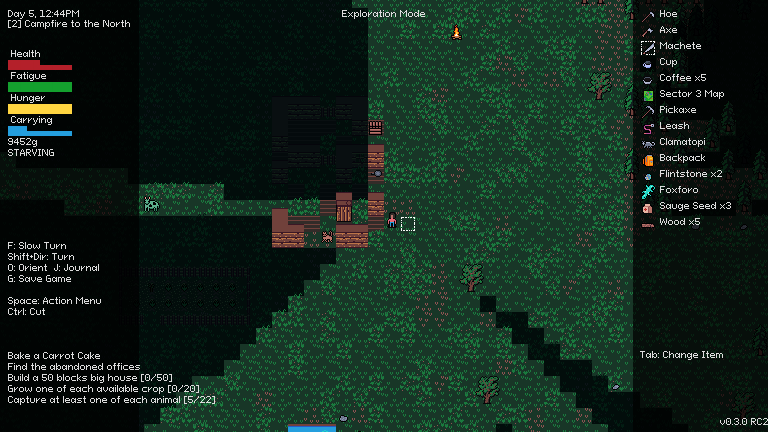This screenshot has width=768, height=432.
Task: Pick the Flintstone x2 entry
Action: click(690, 174)
